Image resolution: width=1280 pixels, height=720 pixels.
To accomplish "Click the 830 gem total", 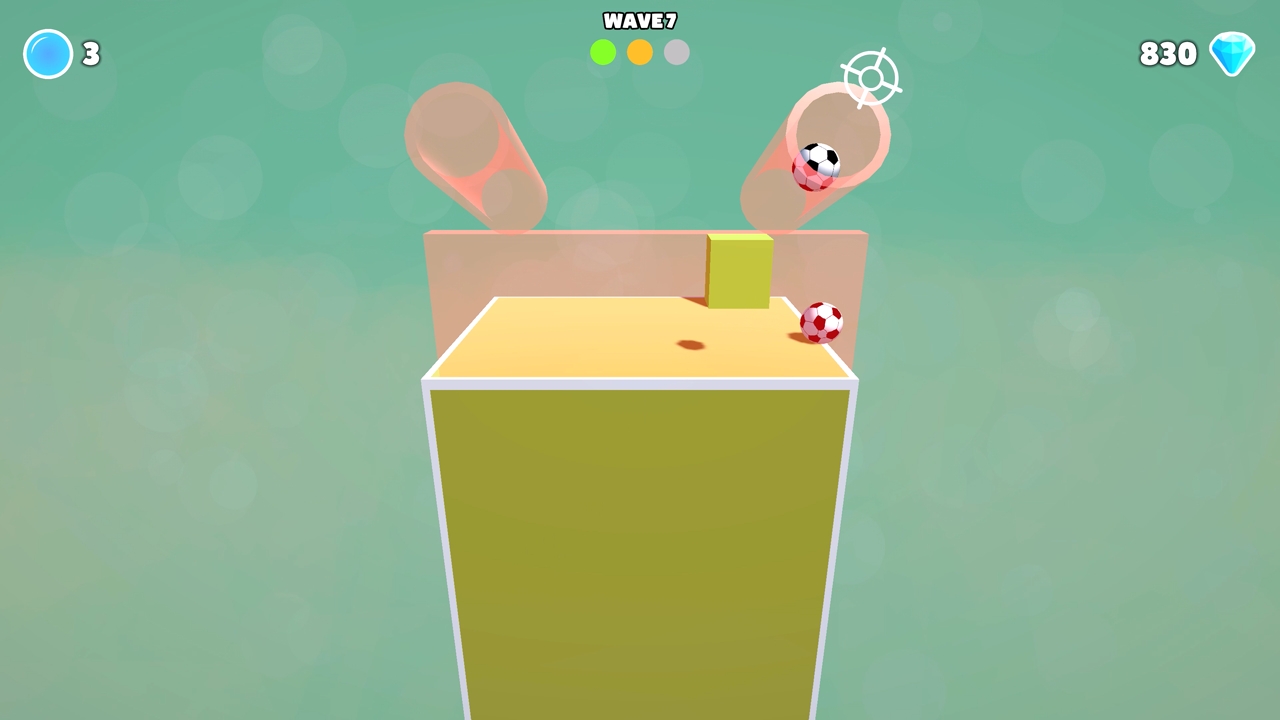I will (1168, 53).
